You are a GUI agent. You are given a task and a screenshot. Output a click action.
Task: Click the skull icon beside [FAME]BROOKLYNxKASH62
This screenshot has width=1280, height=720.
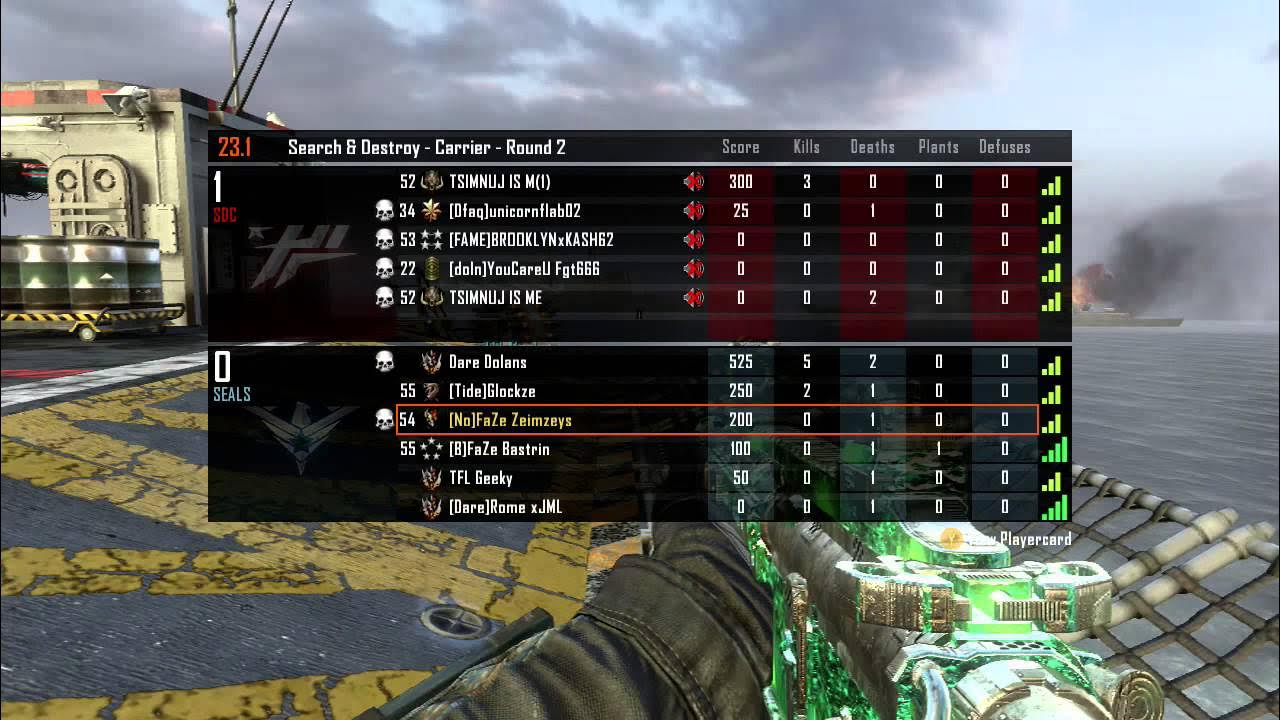tap(386, 240)
